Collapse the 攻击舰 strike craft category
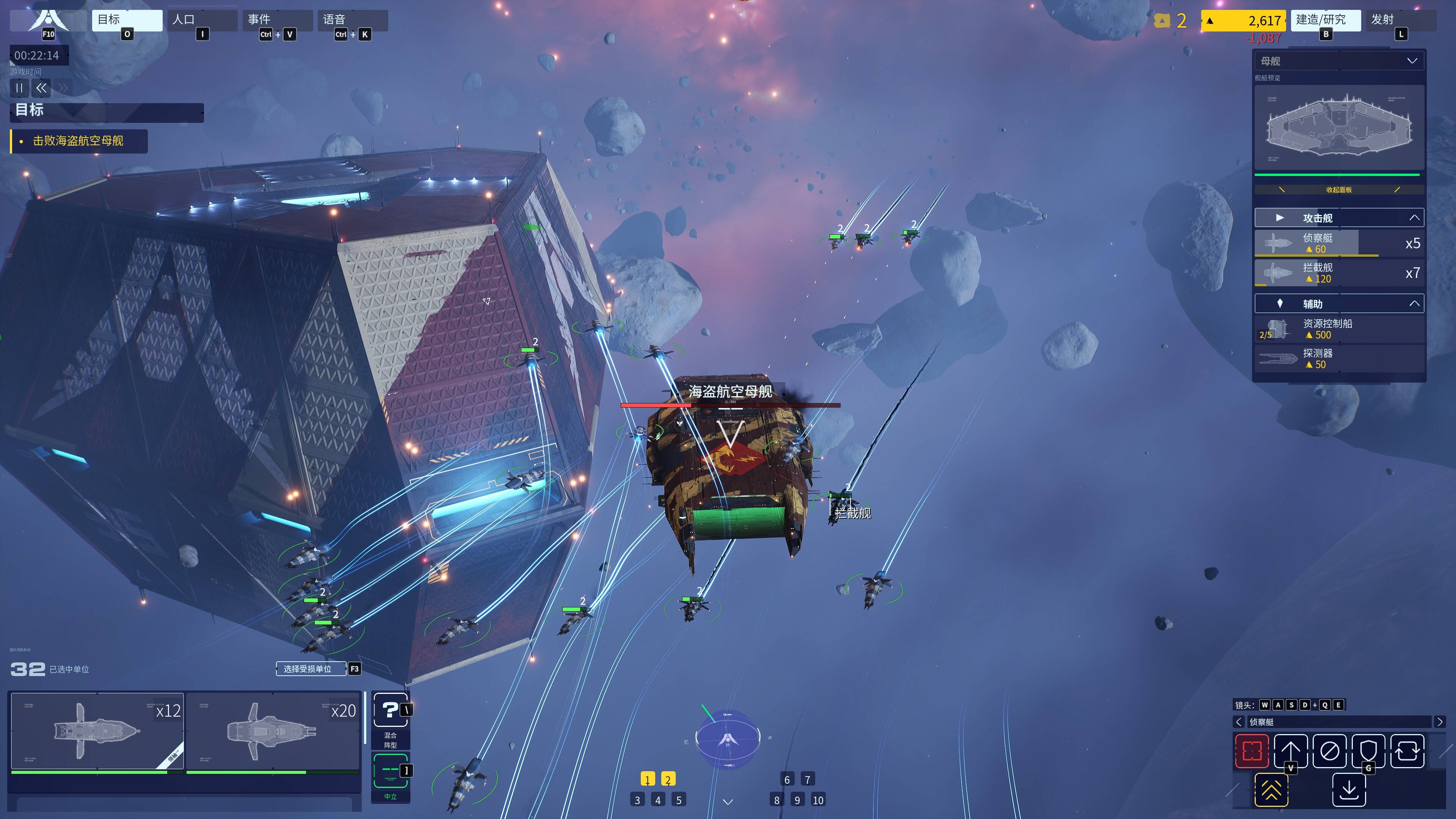The width and height of the screenshot is (1456, 819). pyautogui.click(x=1414, y=218)
